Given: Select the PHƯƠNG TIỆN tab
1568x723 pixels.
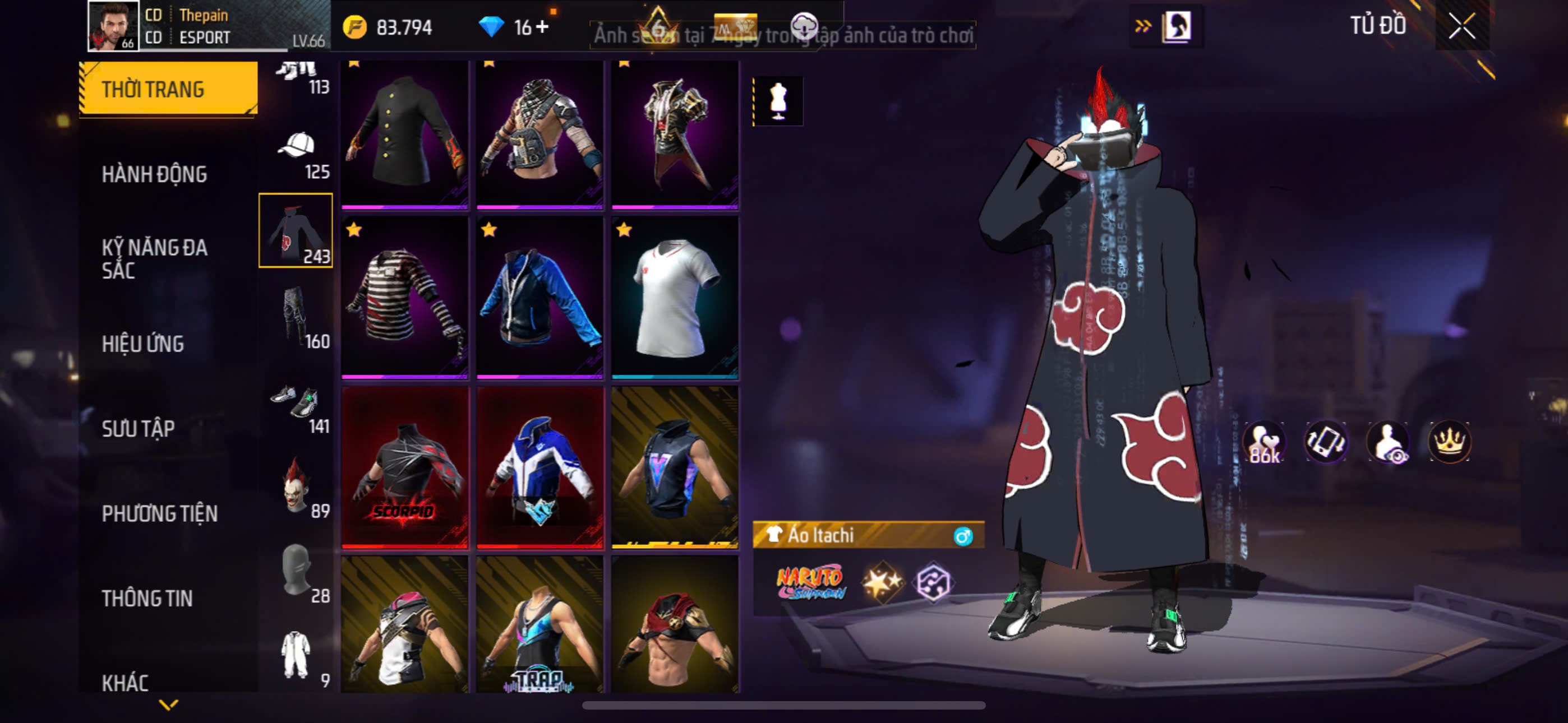Looking at the screenshot, I should (159, 513).
